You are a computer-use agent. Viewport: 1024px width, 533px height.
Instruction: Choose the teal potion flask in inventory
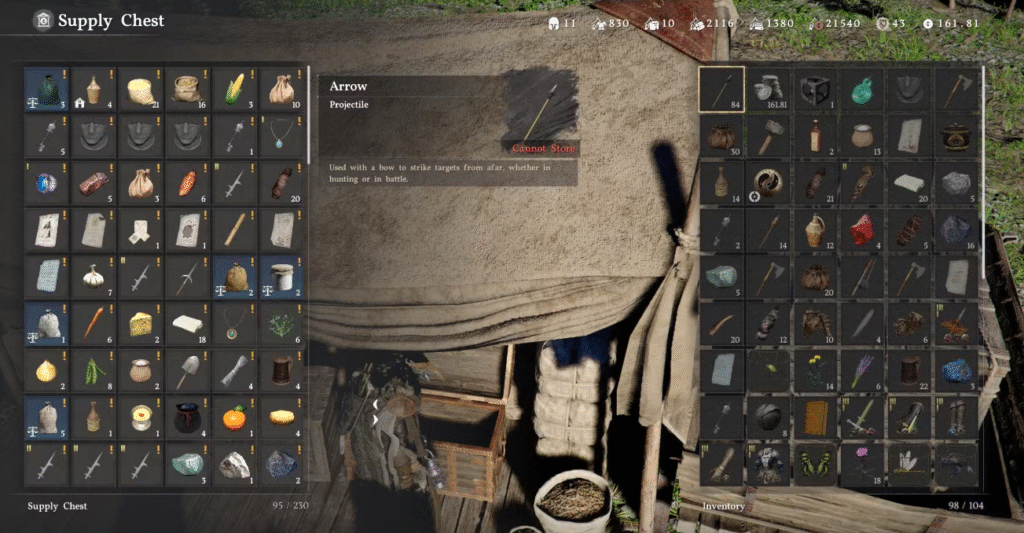tap(863, 90)
